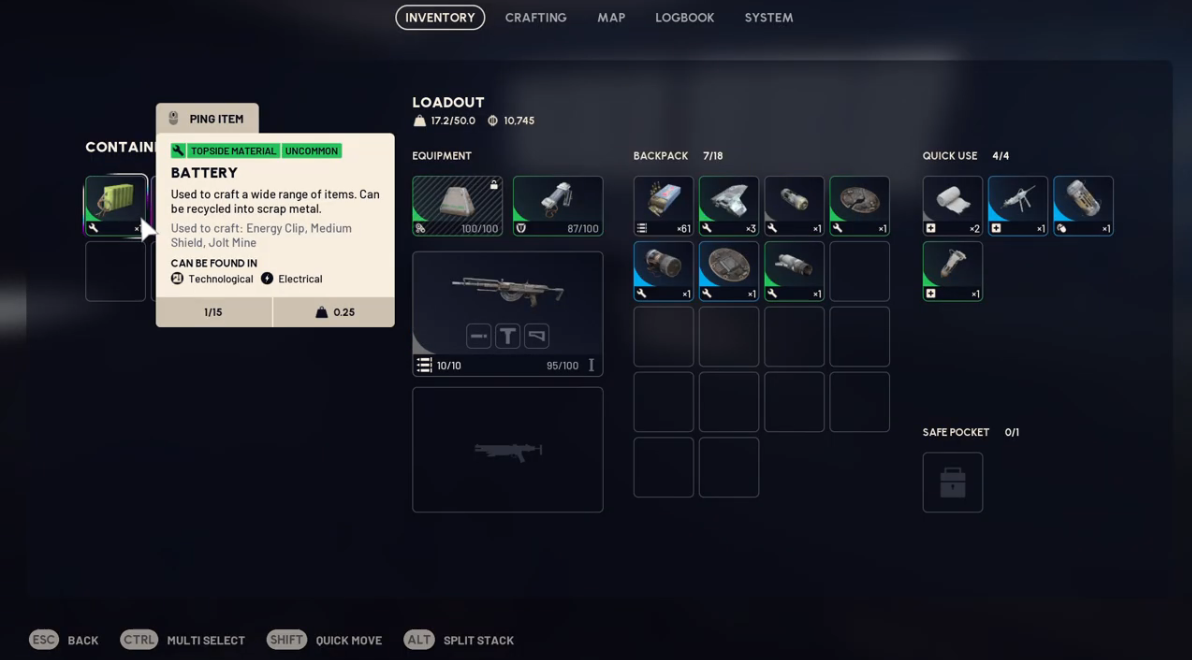The height and width of the screenshot is (660, 1192).
Task: Select the blue canister in Quick Use
Action: 1083,206
